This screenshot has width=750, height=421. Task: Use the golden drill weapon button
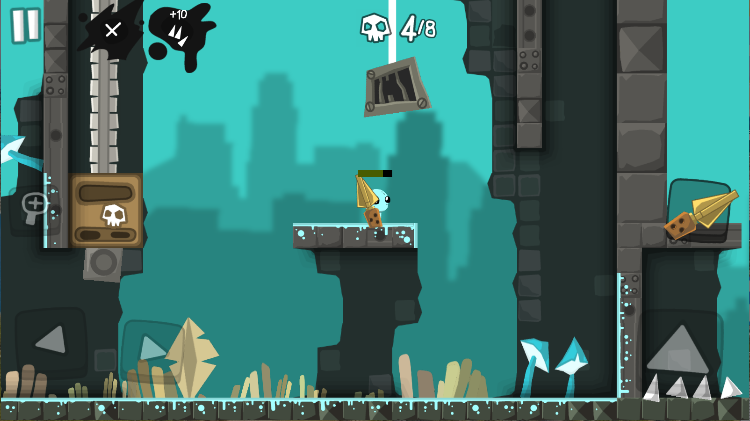point(698,211)
